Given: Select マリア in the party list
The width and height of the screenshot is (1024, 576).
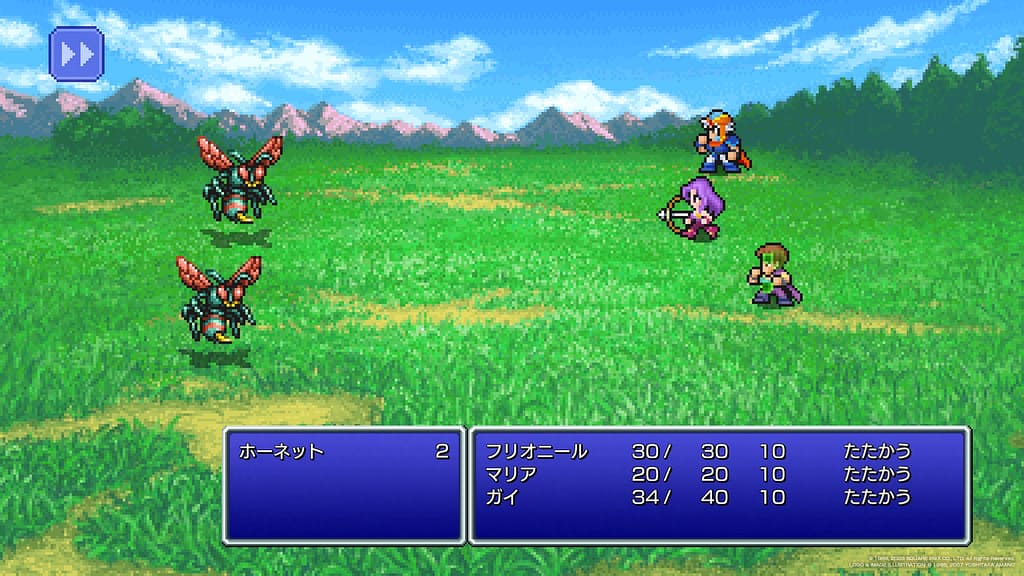Looking at the screenshot, I should click(512, 474).
